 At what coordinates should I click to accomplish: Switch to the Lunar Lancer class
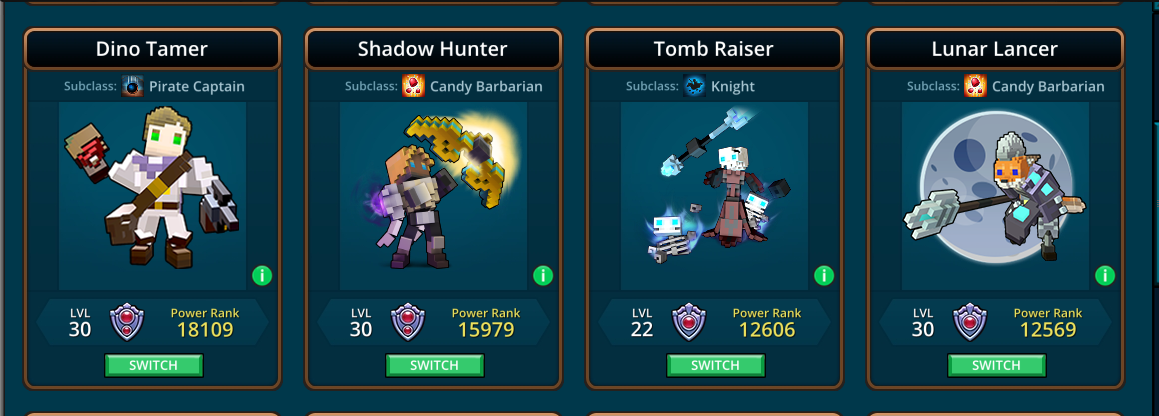(997, 366)
